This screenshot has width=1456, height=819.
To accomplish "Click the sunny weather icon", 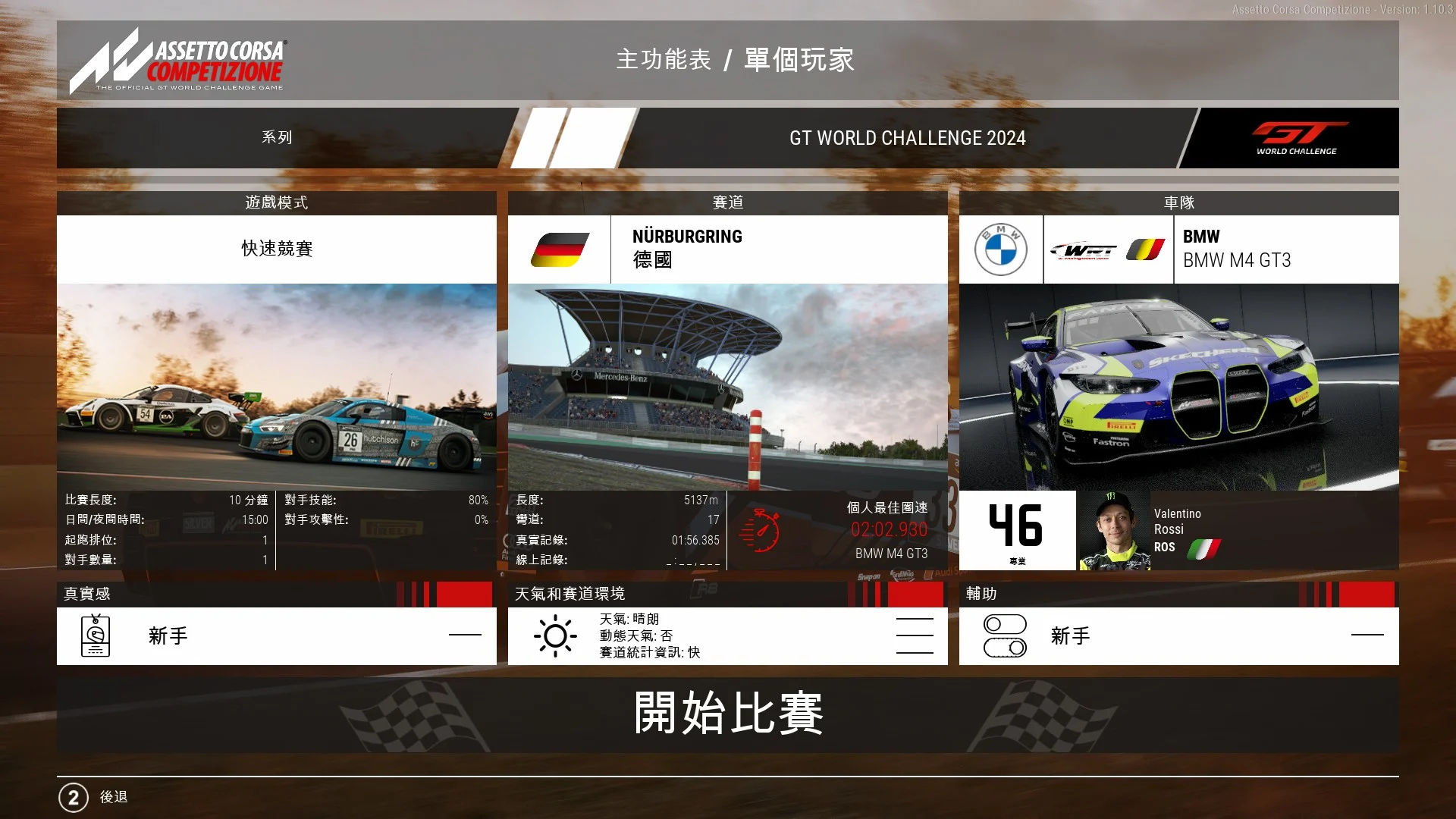I will (x=555, y=636).
